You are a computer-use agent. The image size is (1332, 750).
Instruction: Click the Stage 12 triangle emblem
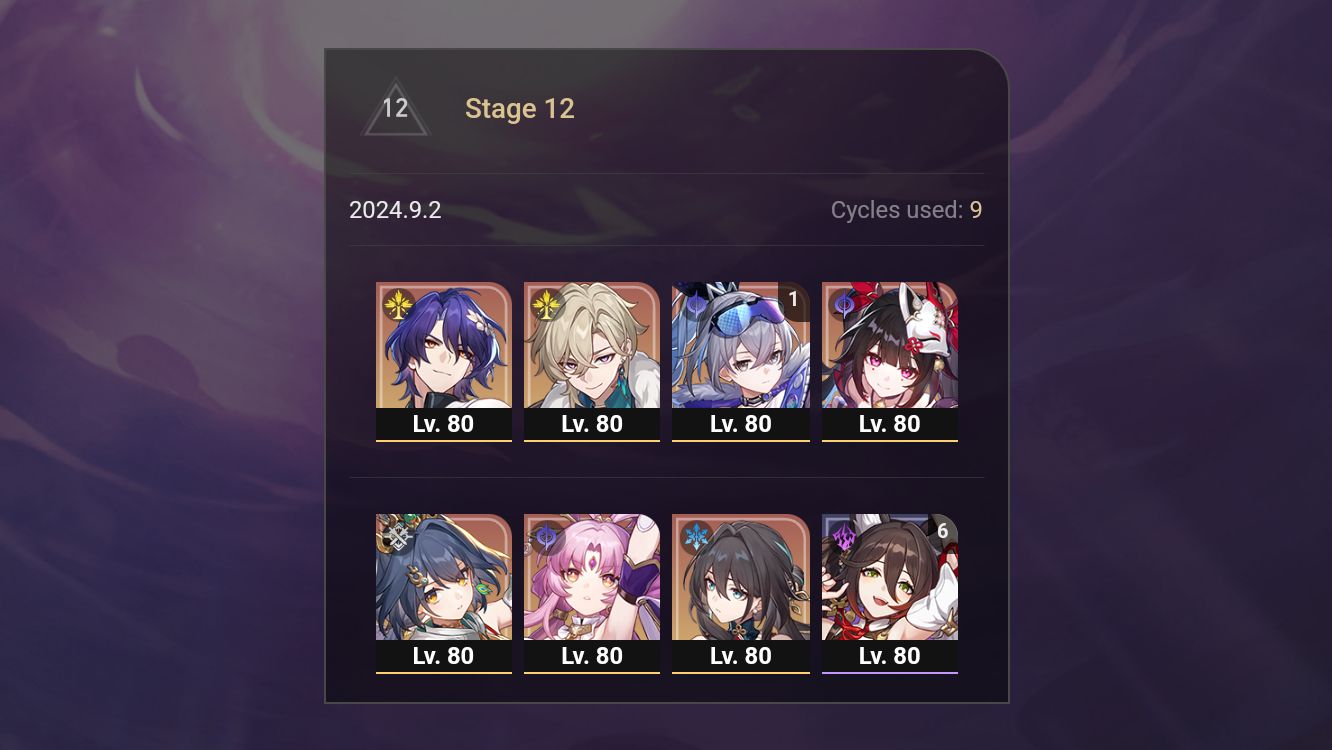pos(394,108)
